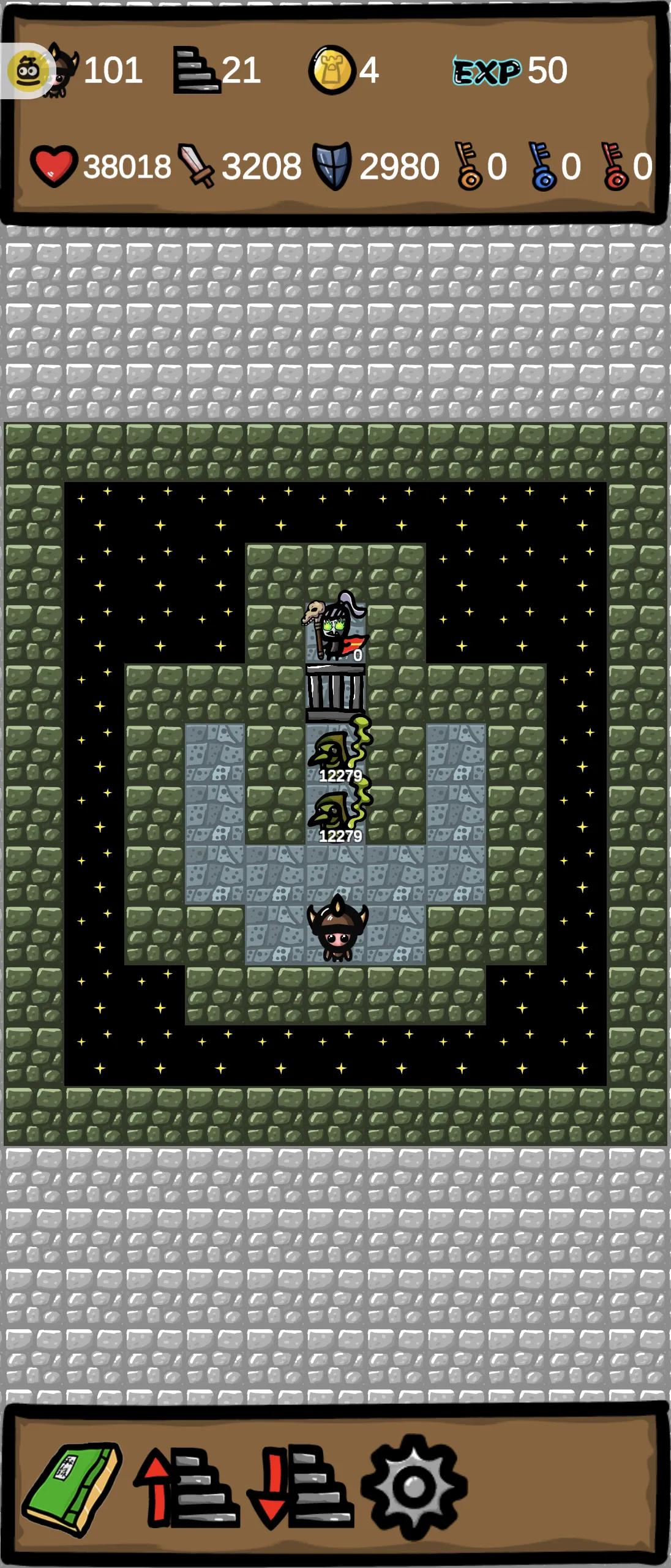
Task: Open the green monster manual book
Action: [x=72, y=1488]
